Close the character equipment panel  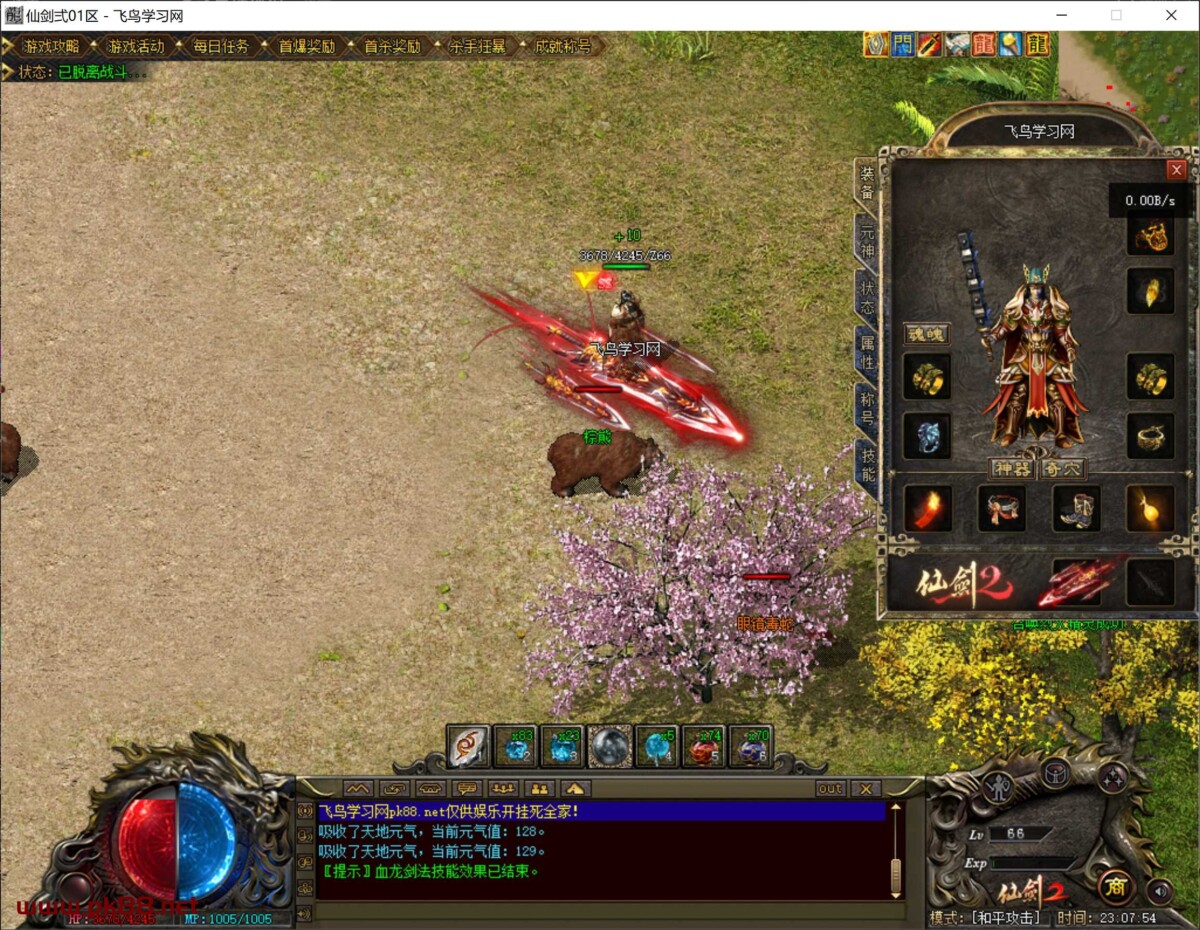tap(1176, 170)
